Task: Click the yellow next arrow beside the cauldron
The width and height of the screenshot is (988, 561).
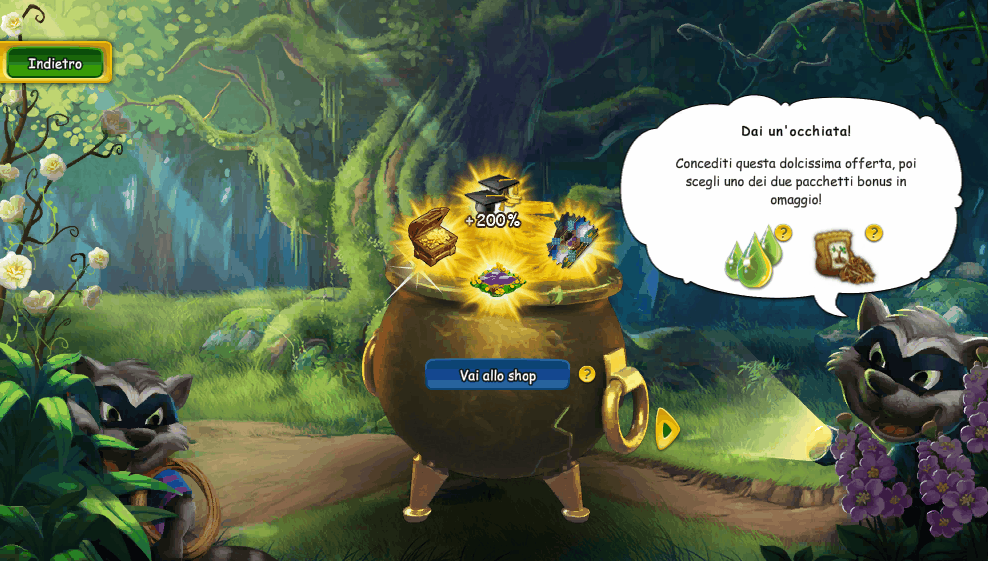Action: point(667,429)
